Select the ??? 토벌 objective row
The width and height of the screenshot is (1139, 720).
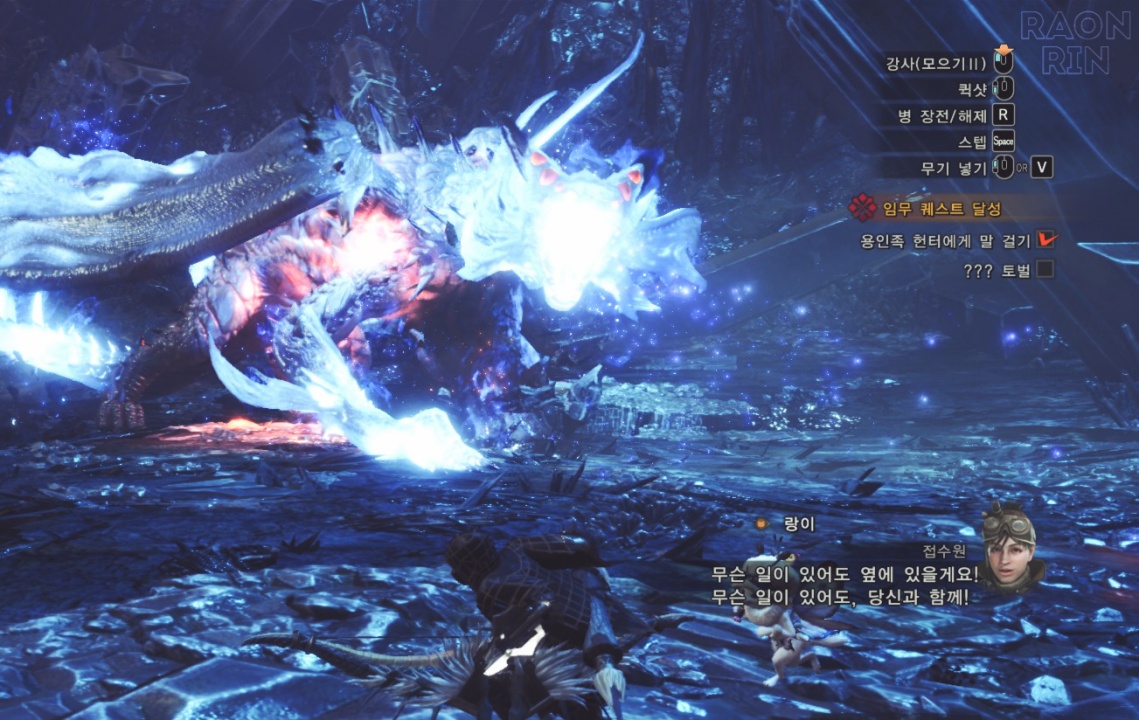[x=994, y=270]
